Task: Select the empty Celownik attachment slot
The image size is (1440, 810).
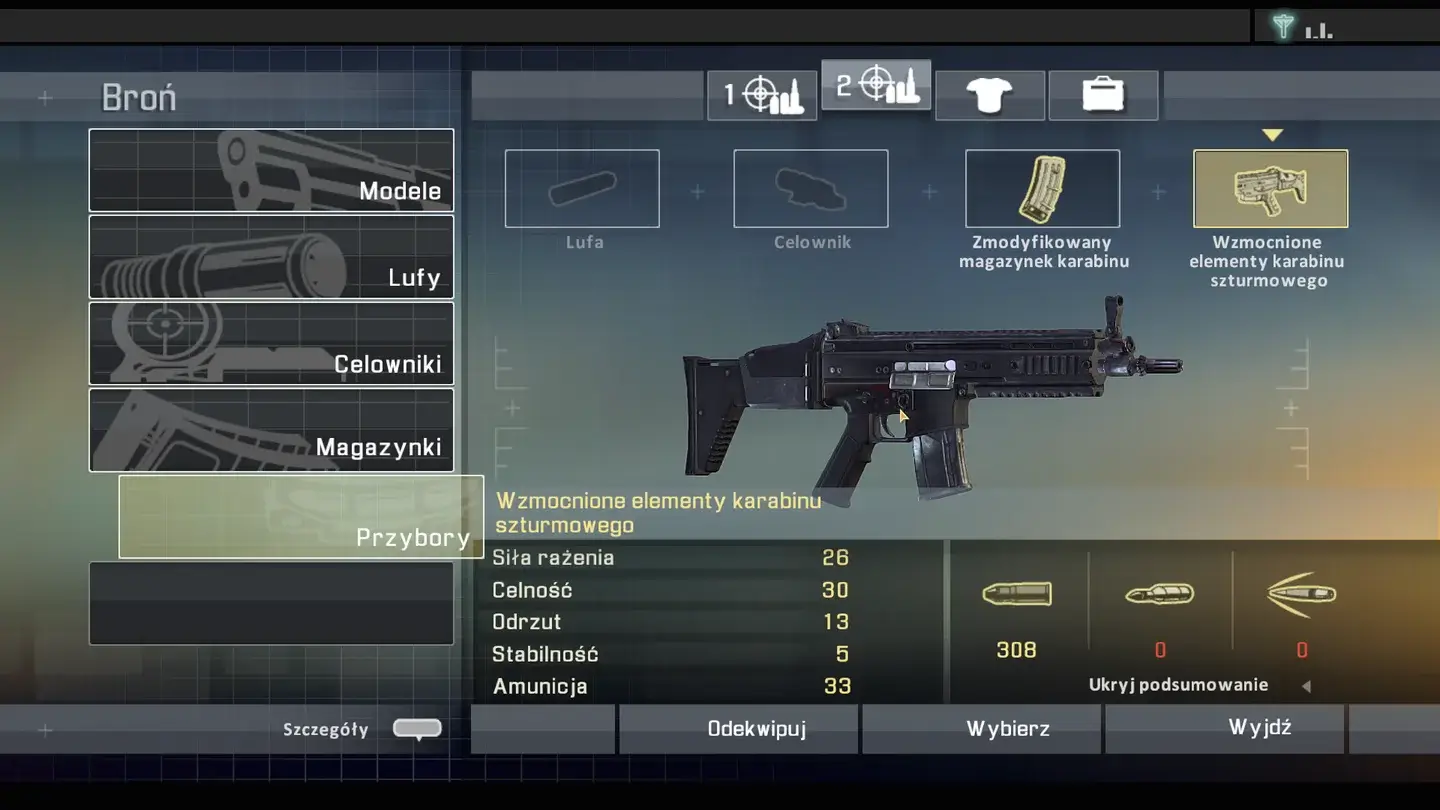Action: 811,188
